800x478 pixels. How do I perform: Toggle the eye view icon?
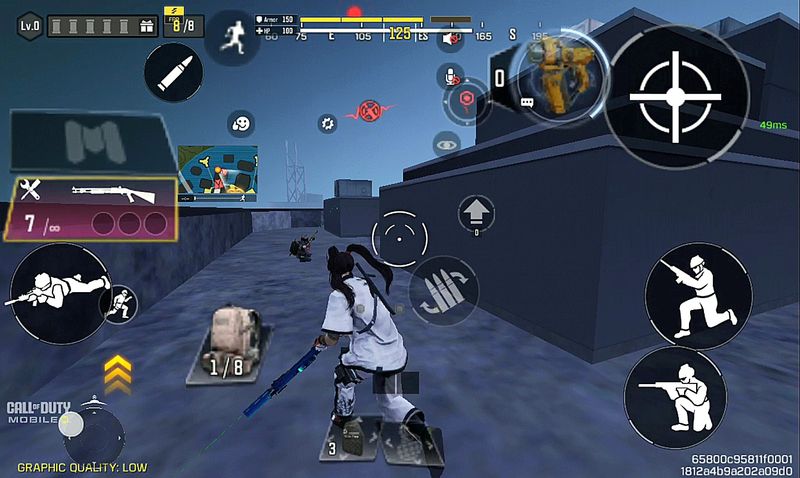(x=447, y=146)
